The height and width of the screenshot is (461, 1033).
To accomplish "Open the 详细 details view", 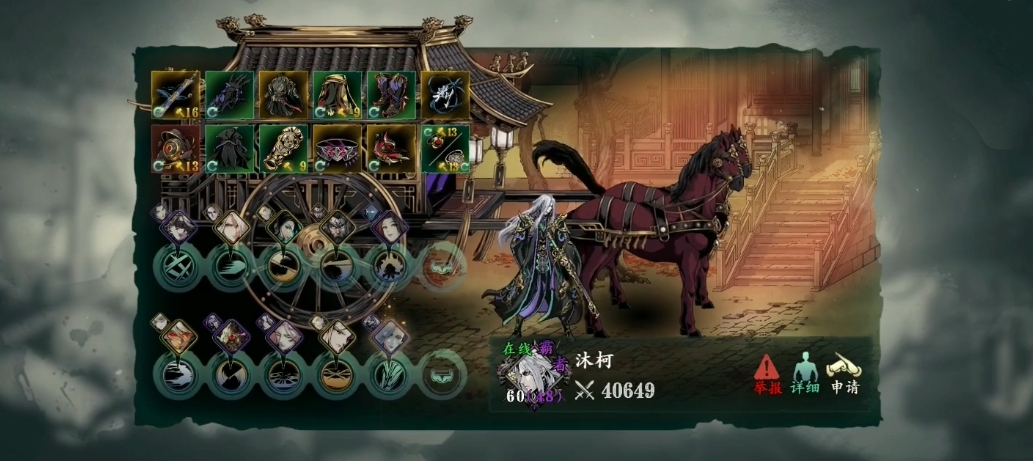I will [x=805, y=373].
